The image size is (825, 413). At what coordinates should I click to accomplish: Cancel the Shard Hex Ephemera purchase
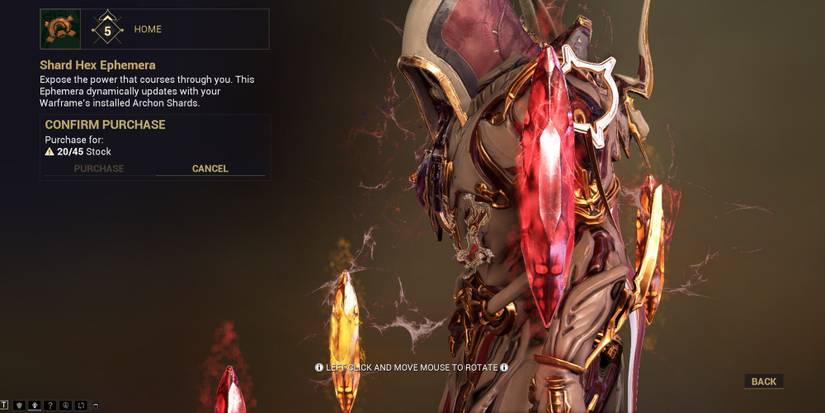210,169
